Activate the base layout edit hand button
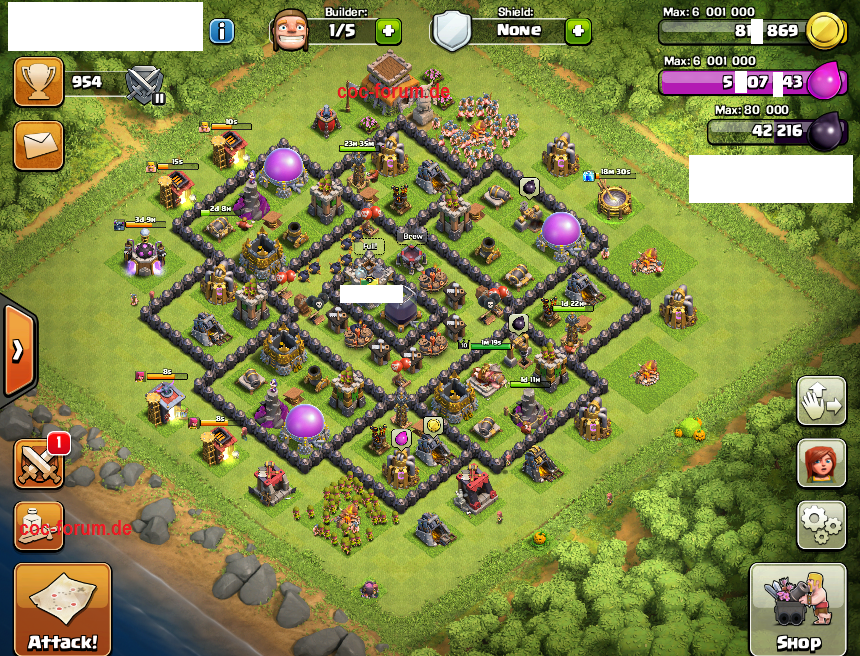Viewport: 860px width, 656px height. click(x=821, y=401)
